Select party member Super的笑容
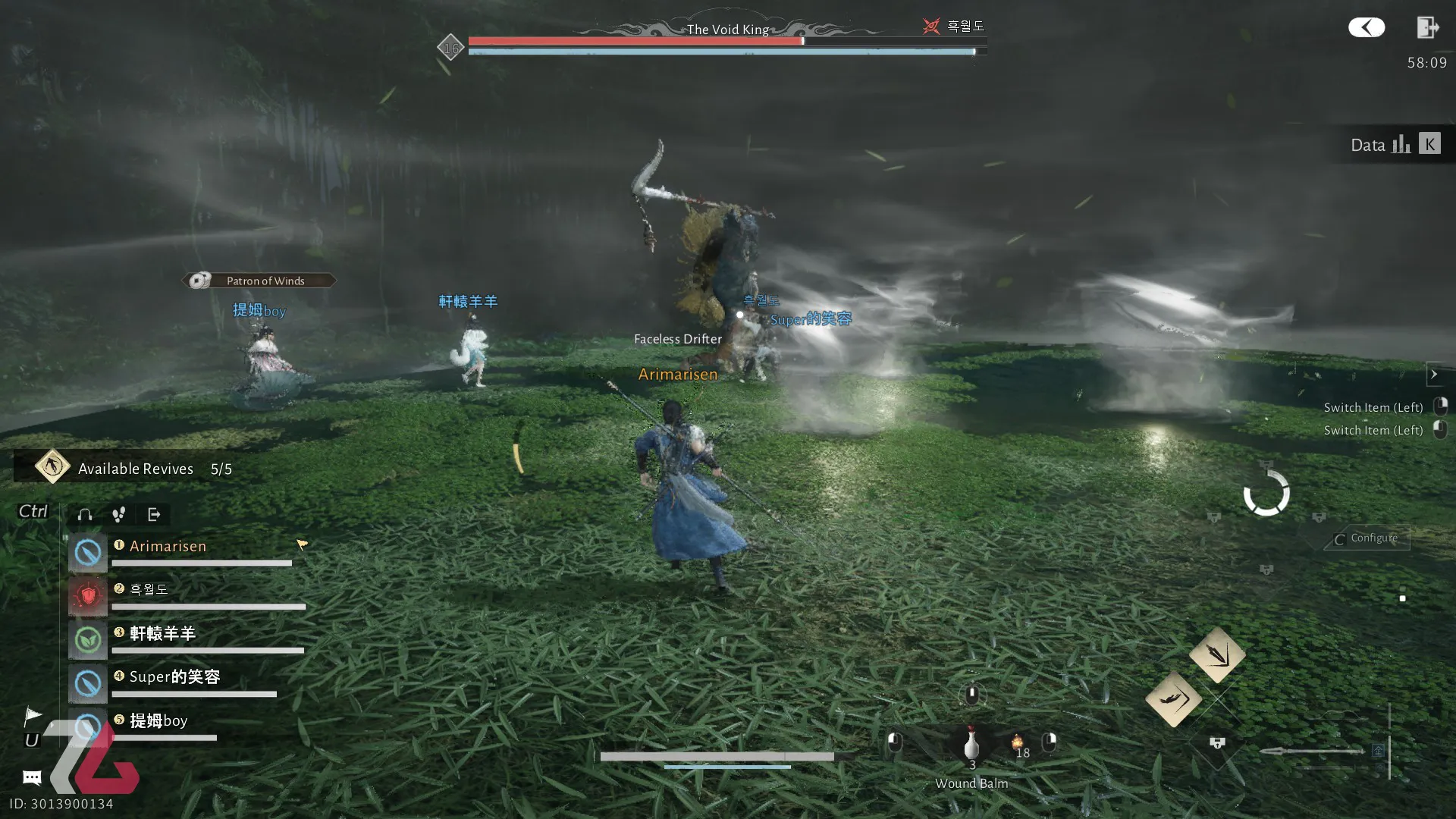1456x819 pixels. 174,677
